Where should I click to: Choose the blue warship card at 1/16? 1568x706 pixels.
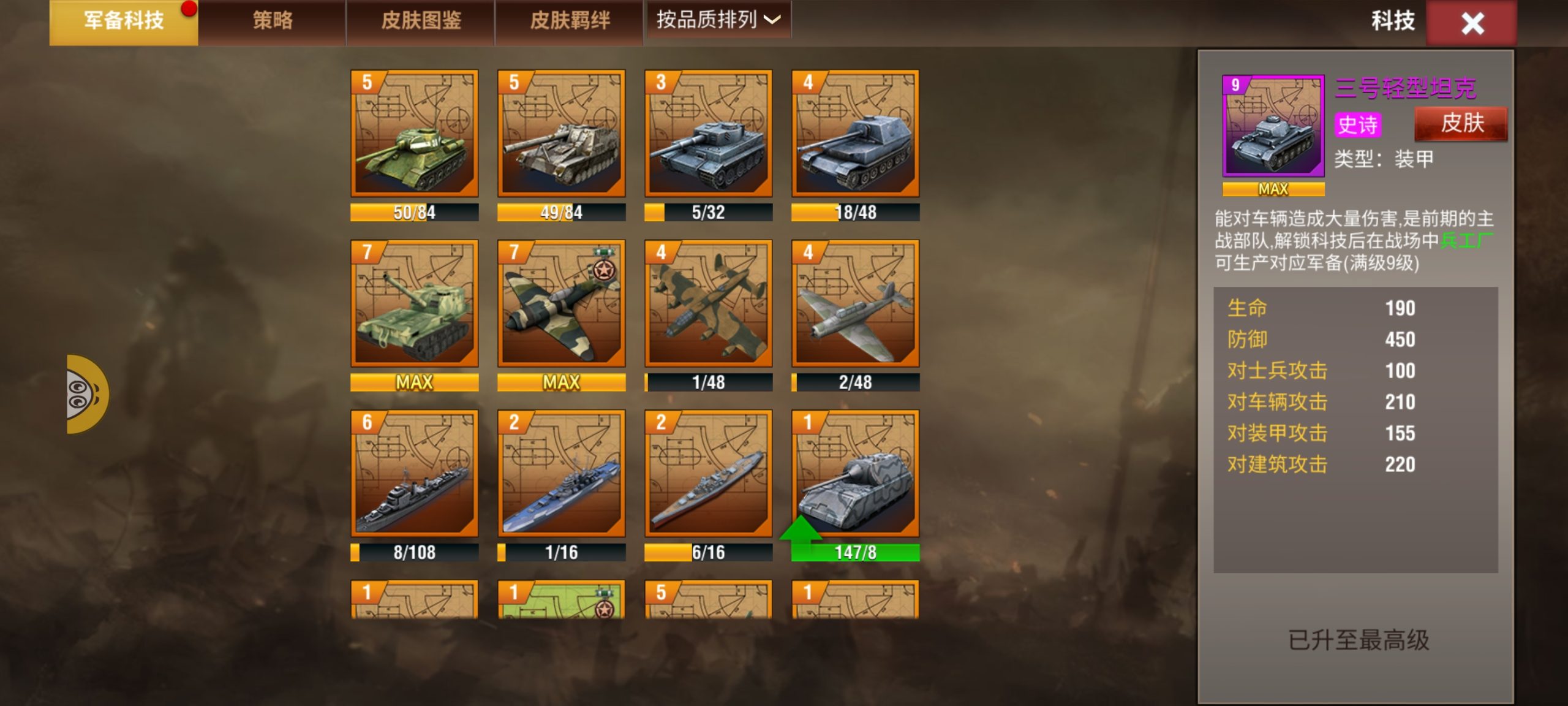click(x=562, y=474)
